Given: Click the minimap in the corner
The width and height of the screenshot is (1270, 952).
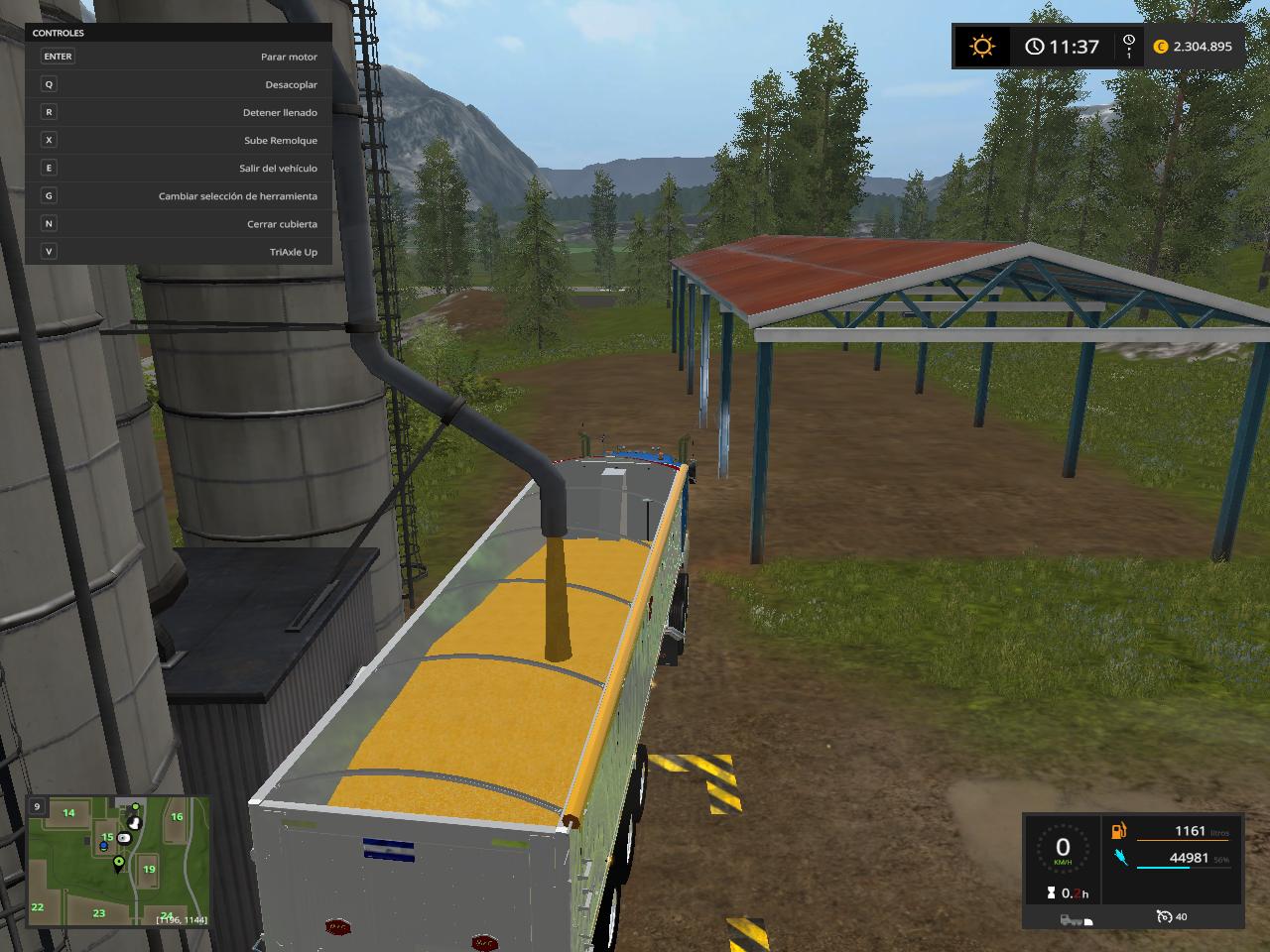Looking at the screenshot, I should [118, 861].
